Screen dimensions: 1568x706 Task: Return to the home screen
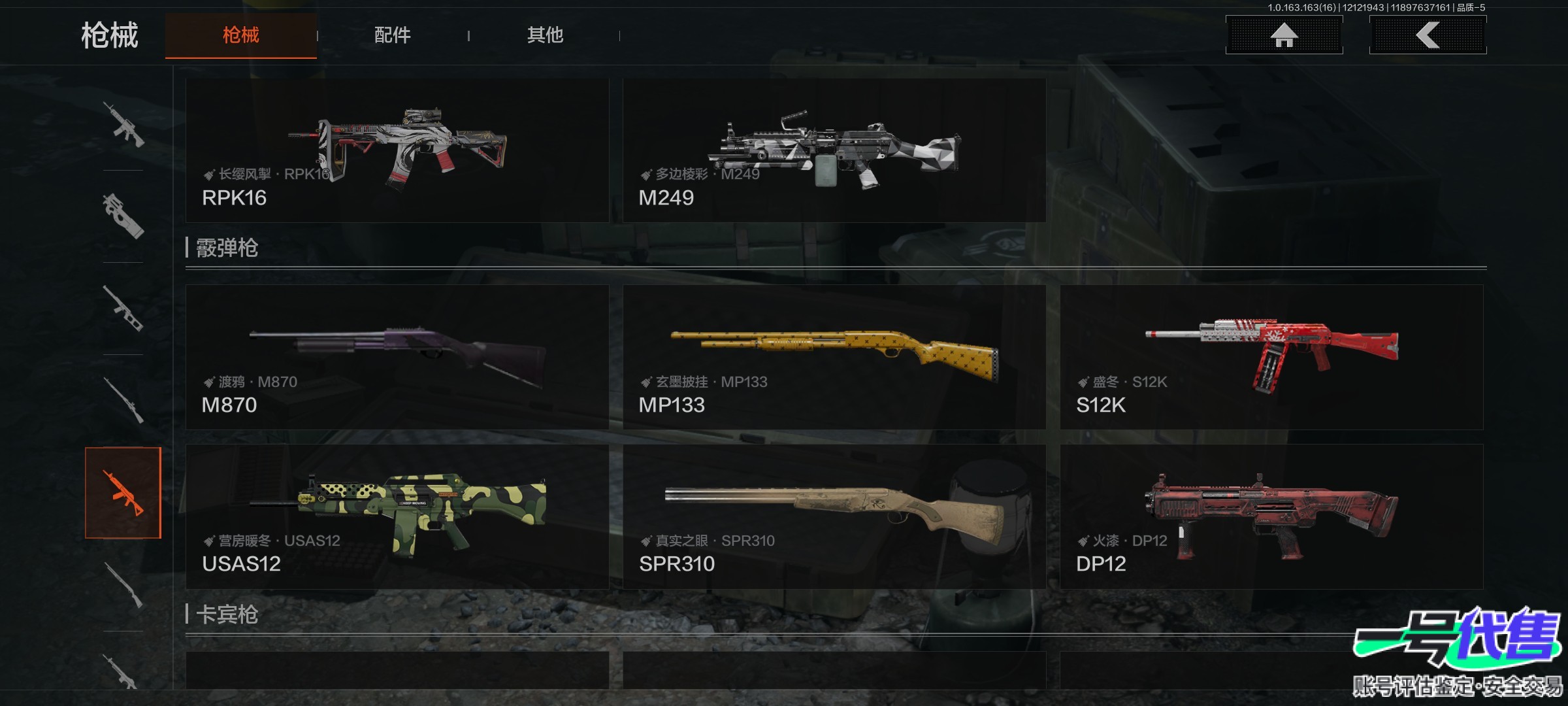(1284, 35)
